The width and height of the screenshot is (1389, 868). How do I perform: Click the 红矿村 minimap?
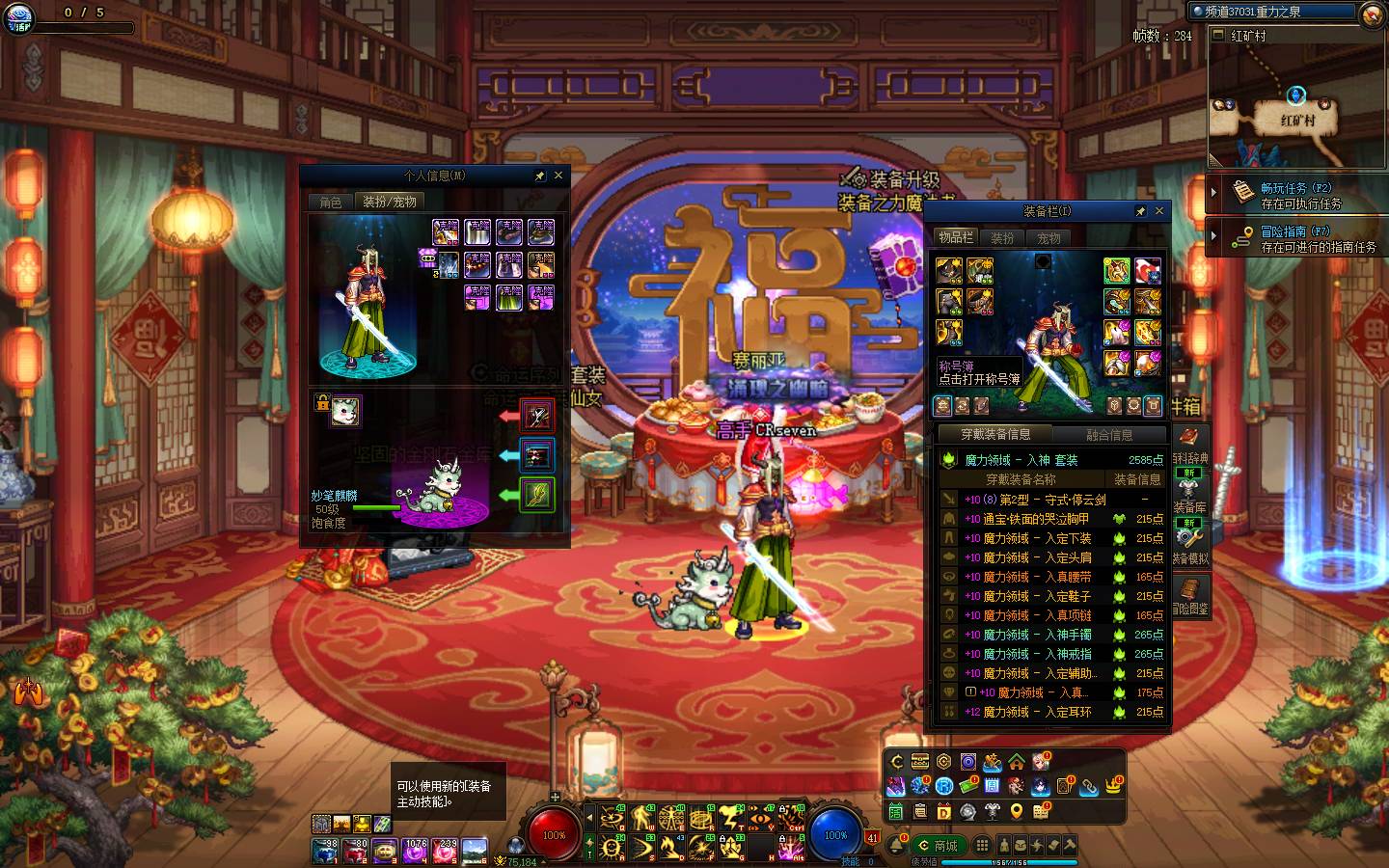[1297, 104]
